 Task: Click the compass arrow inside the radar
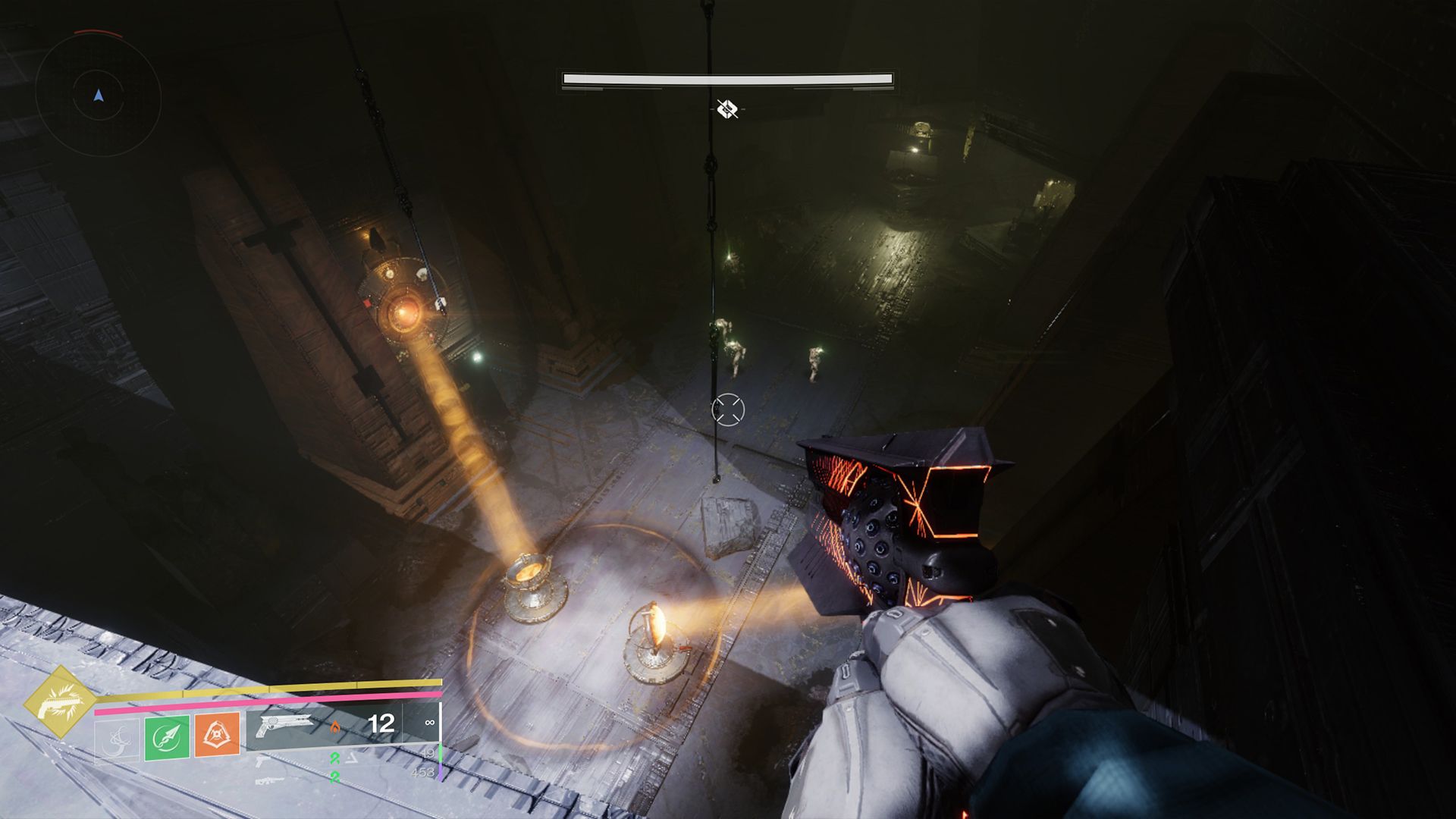97,97
